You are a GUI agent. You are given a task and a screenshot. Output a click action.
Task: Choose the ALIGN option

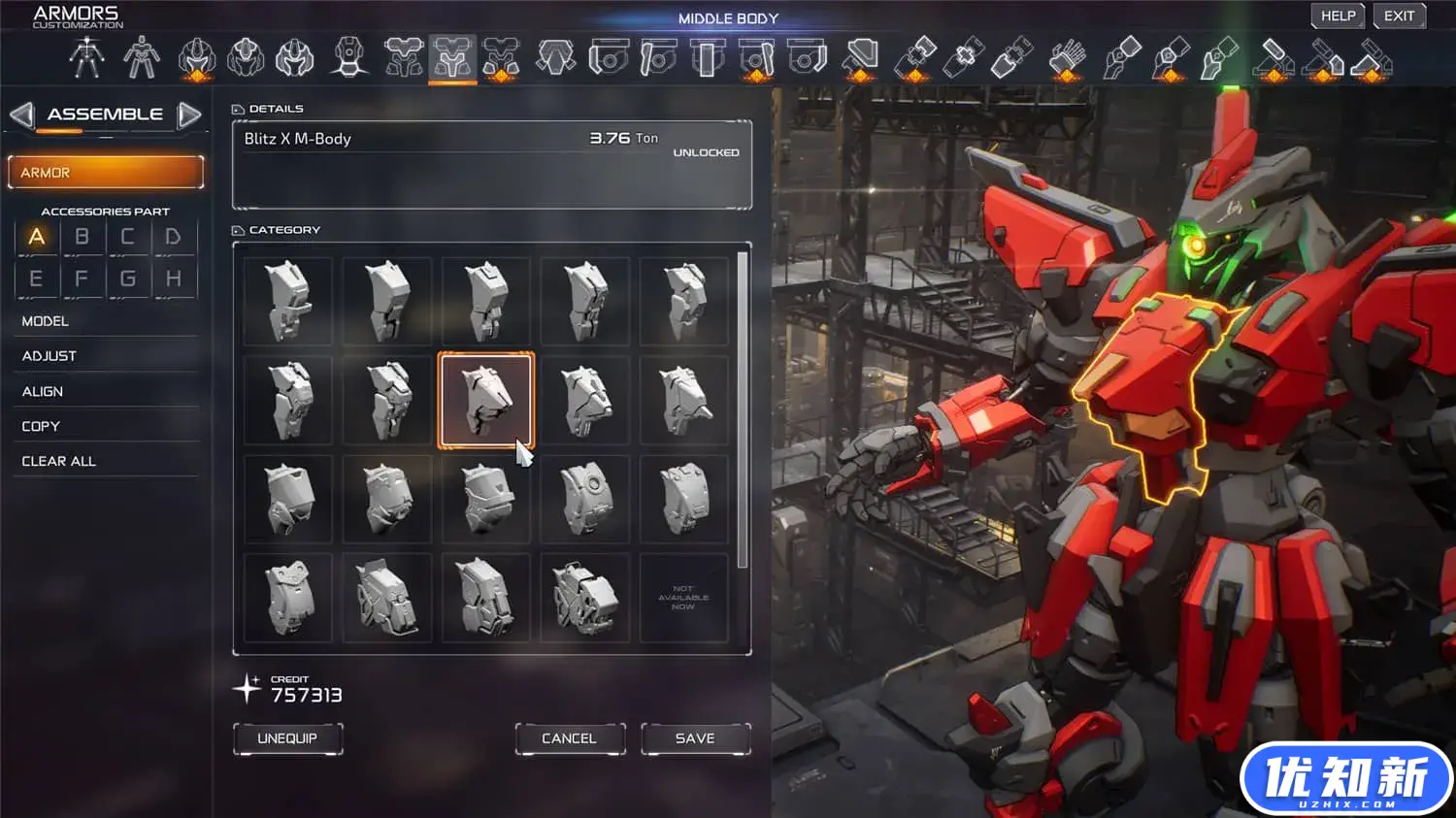[43, 391]
